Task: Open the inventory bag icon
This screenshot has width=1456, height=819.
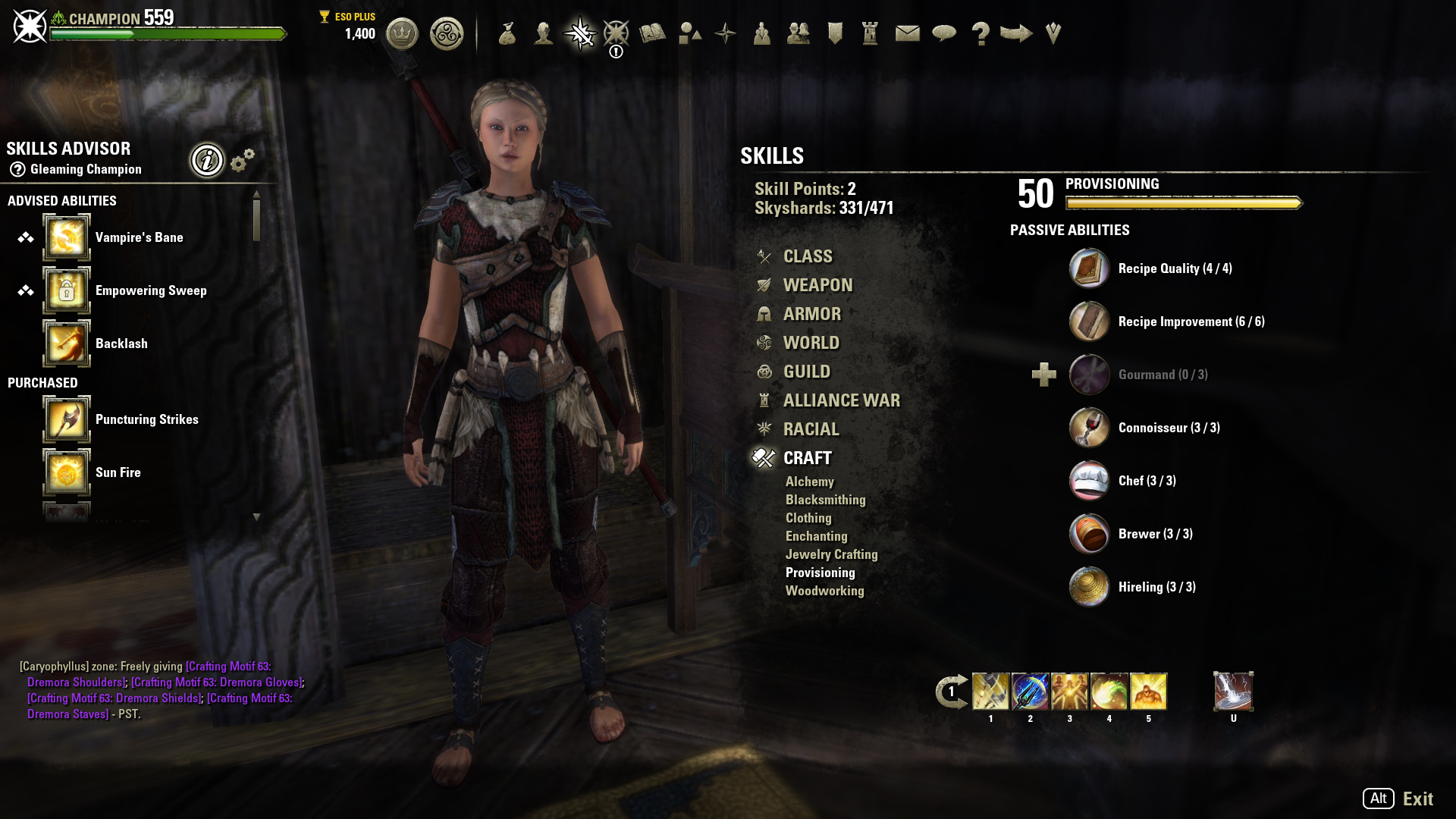Action: click(507, 33)
